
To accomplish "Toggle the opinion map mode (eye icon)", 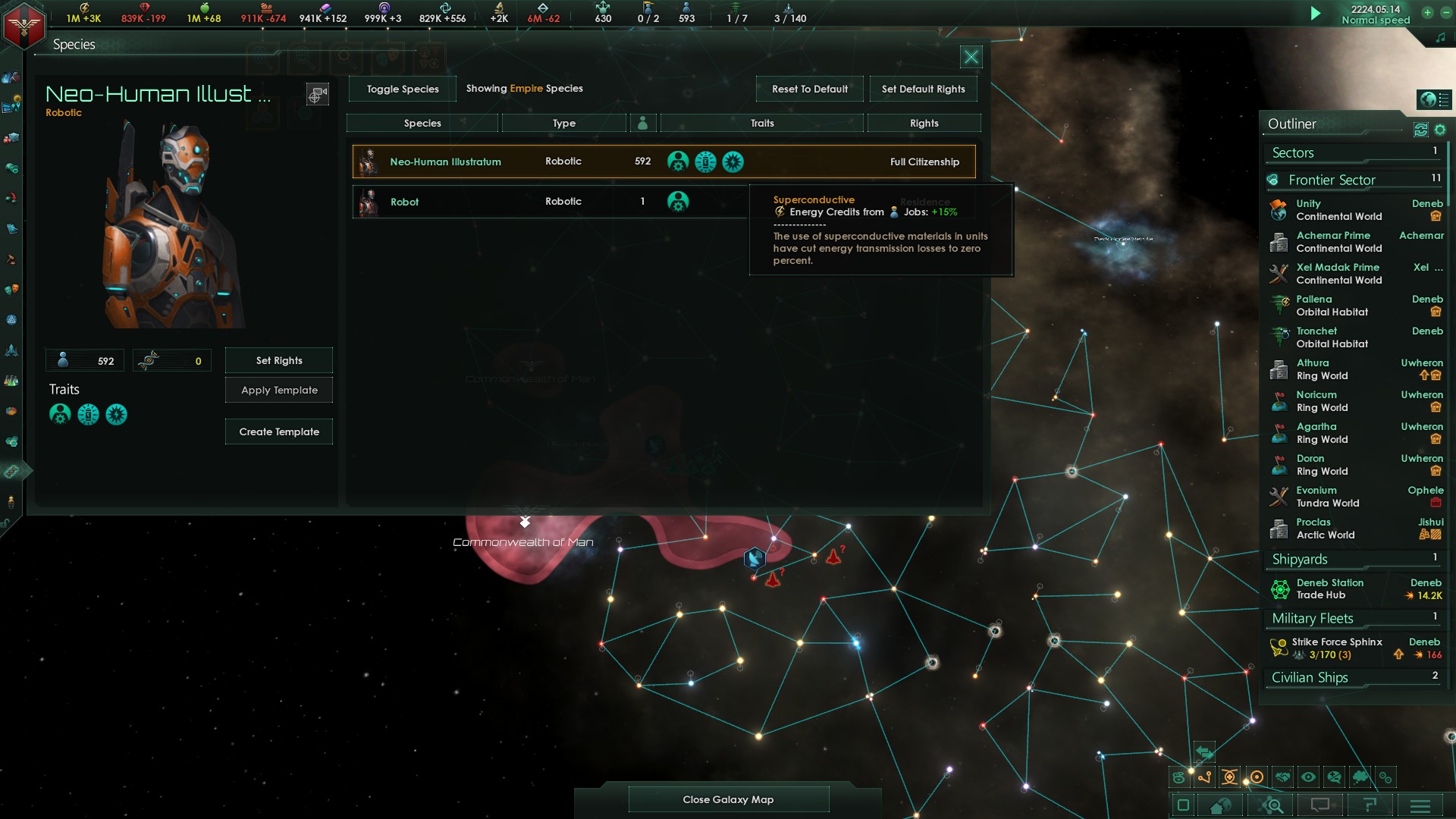I will (1307, 777).
